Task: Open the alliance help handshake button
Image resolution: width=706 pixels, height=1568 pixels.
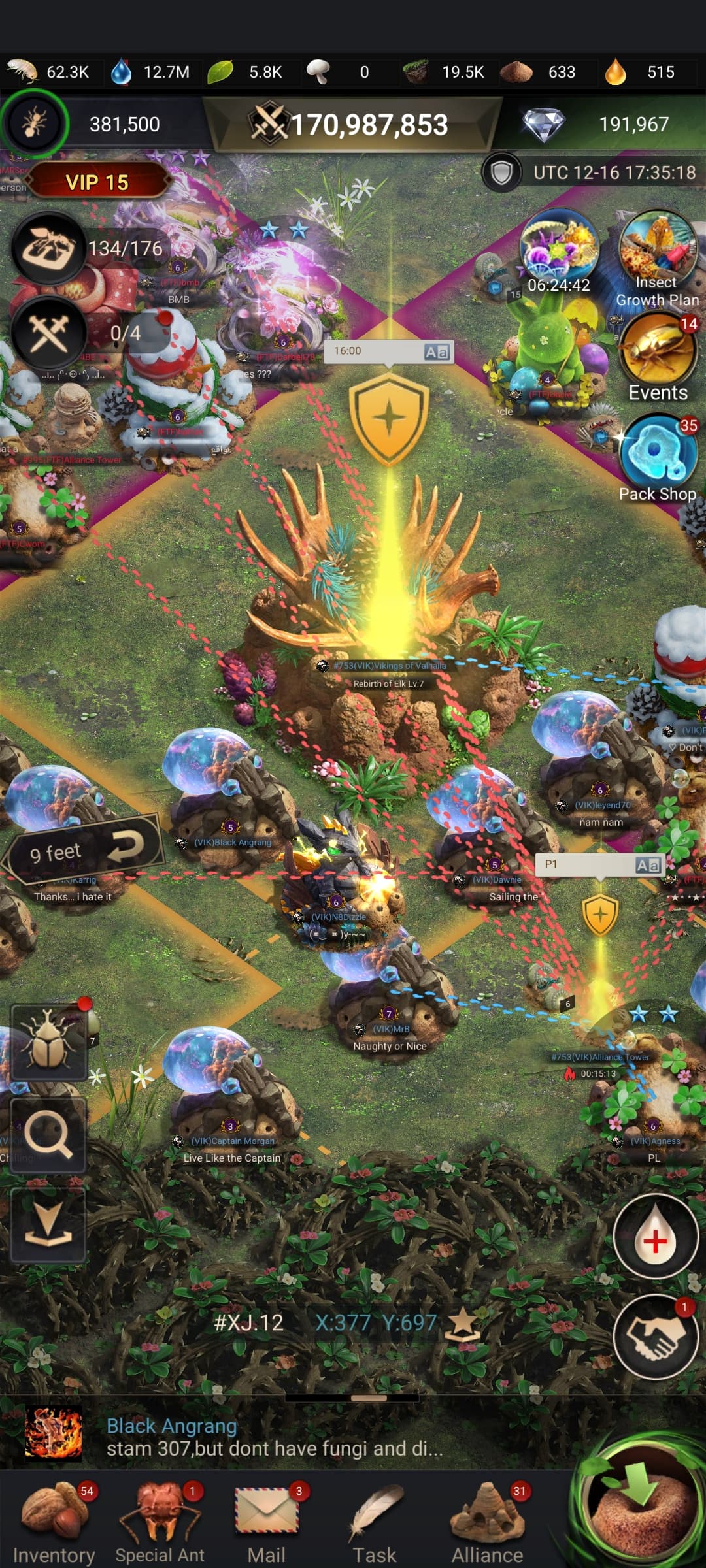Action: tap(656, 1337)
